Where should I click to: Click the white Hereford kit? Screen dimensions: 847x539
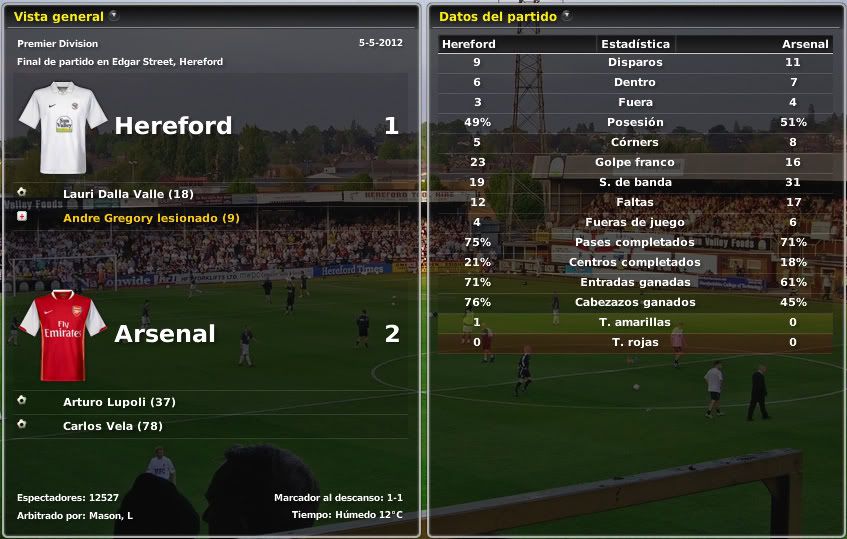[62, 127]
